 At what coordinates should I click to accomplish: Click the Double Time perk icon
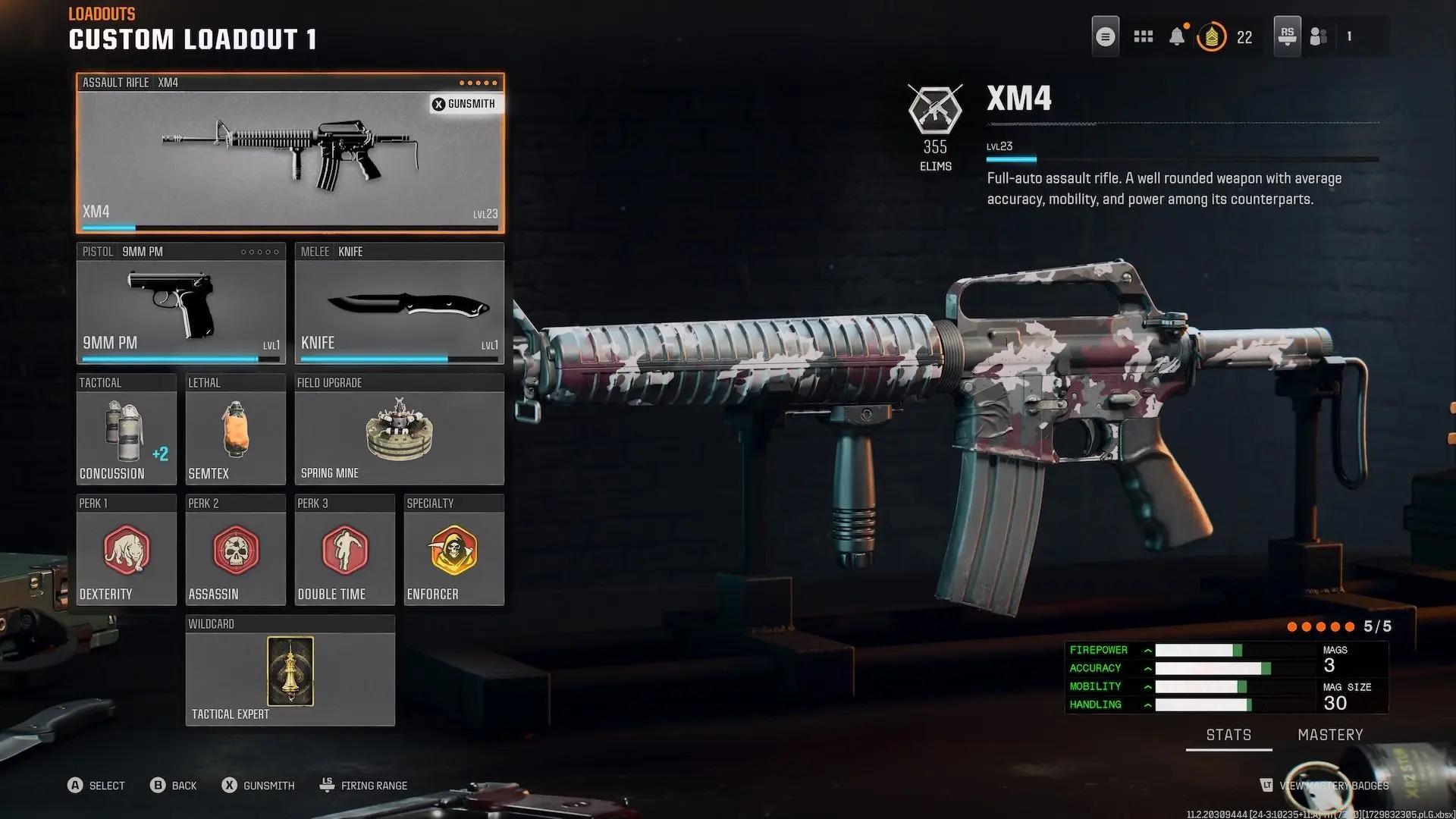[344, 551]
